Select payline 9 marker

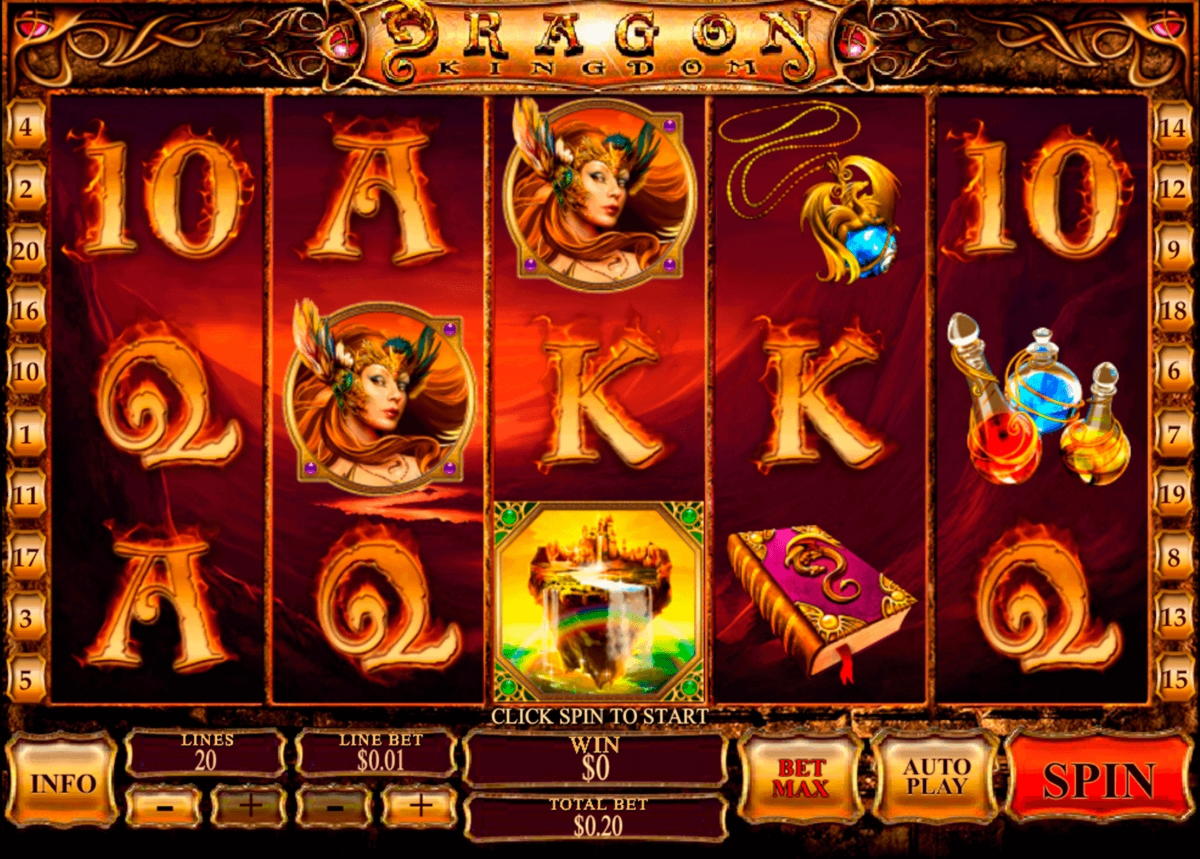(1173, 250)
